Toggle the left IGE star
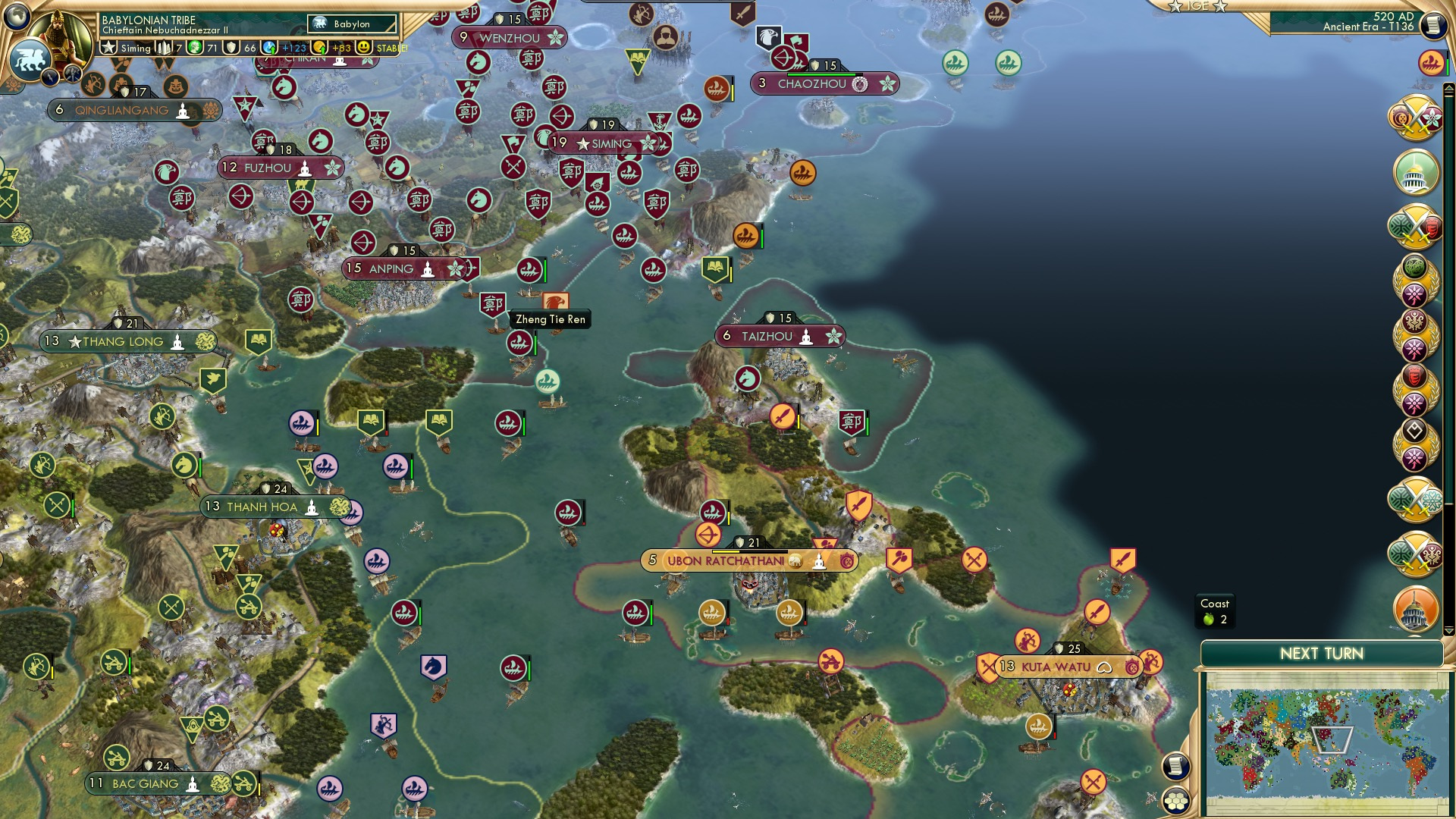Image resolution: width=1456 pixels, height=819 pixels. tap(1175, 7)
